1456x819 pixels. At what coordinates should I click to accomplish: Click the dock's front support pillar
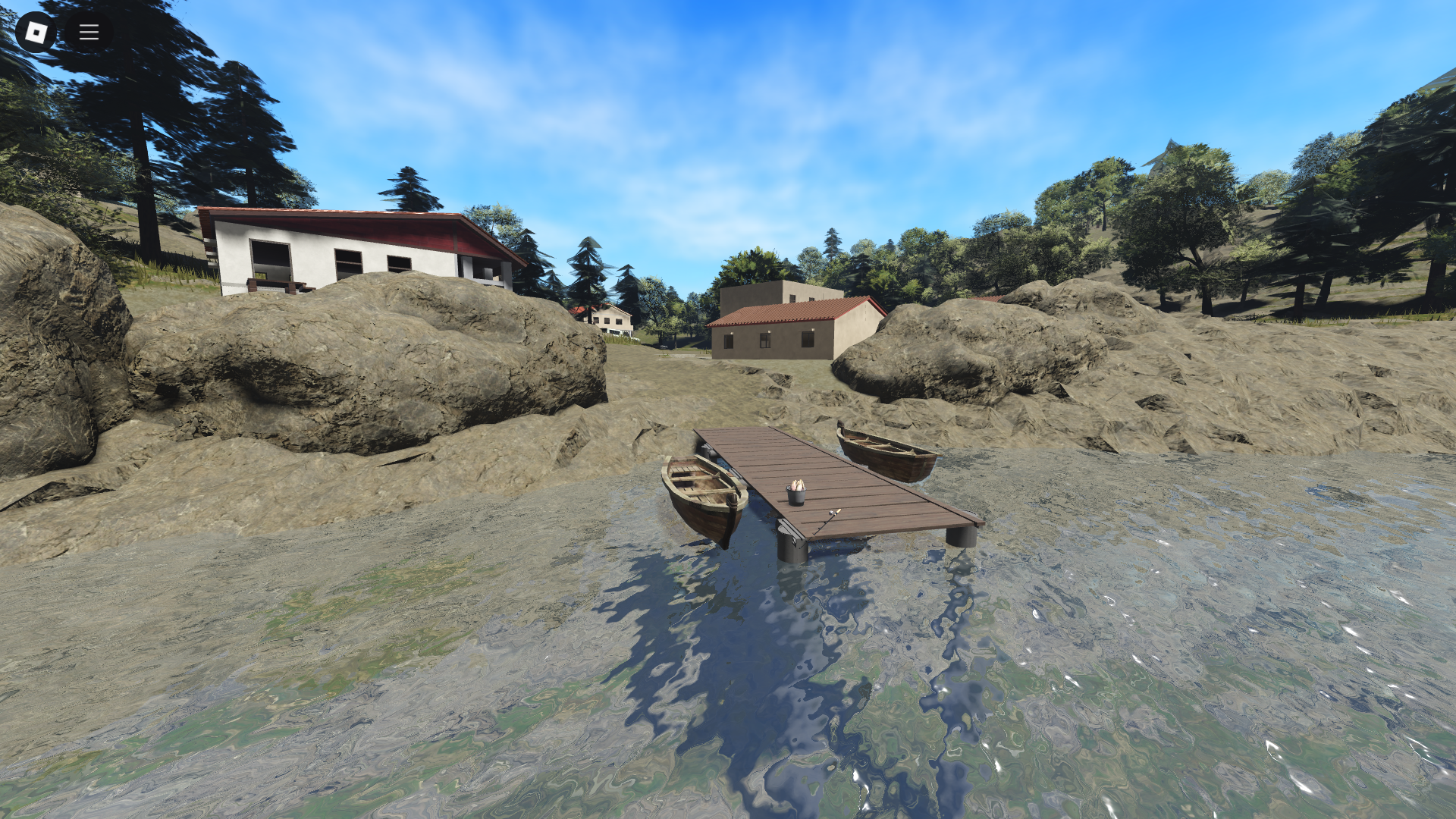click(792, 546)
